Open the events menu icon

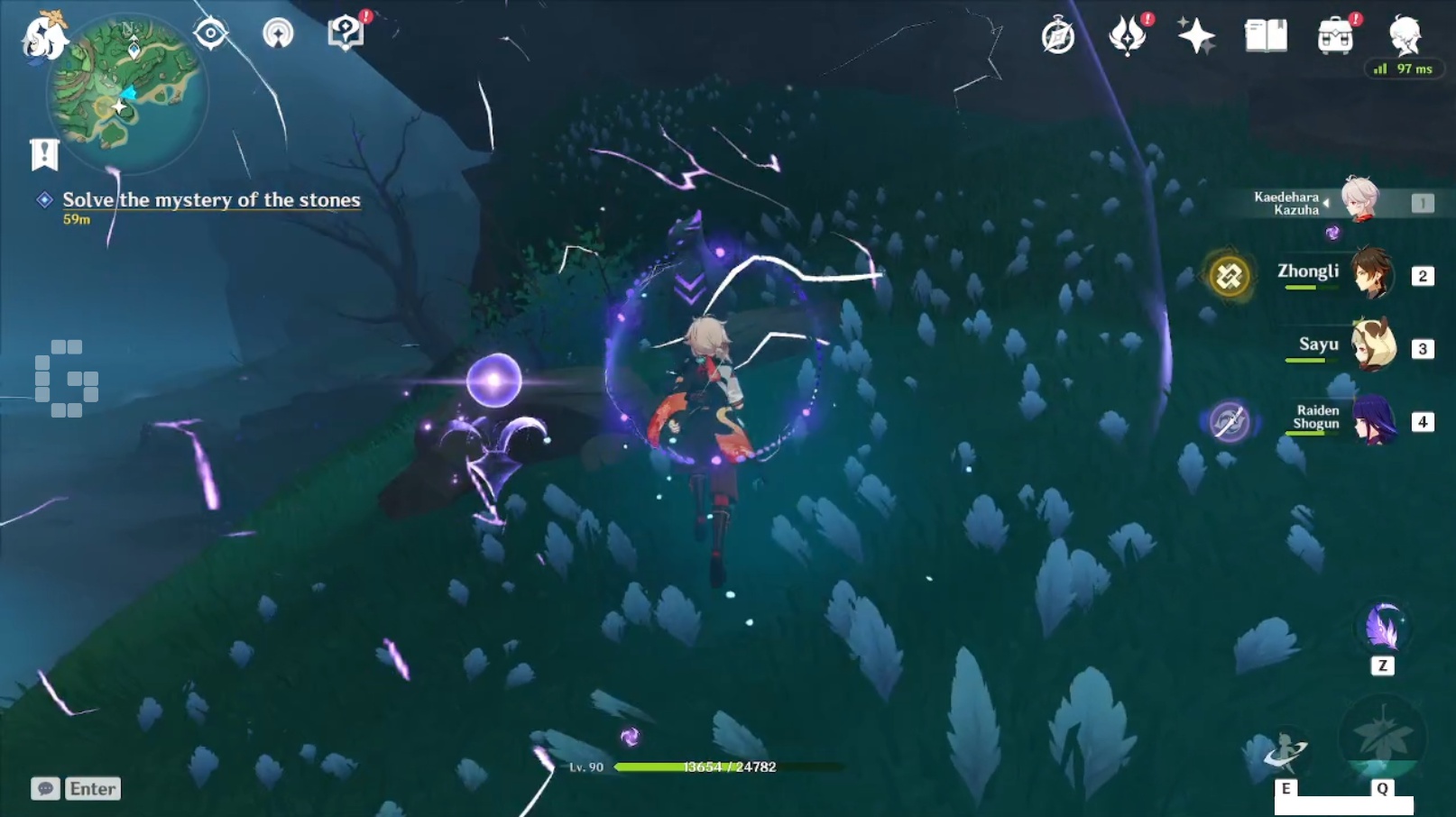[1127, 36]
